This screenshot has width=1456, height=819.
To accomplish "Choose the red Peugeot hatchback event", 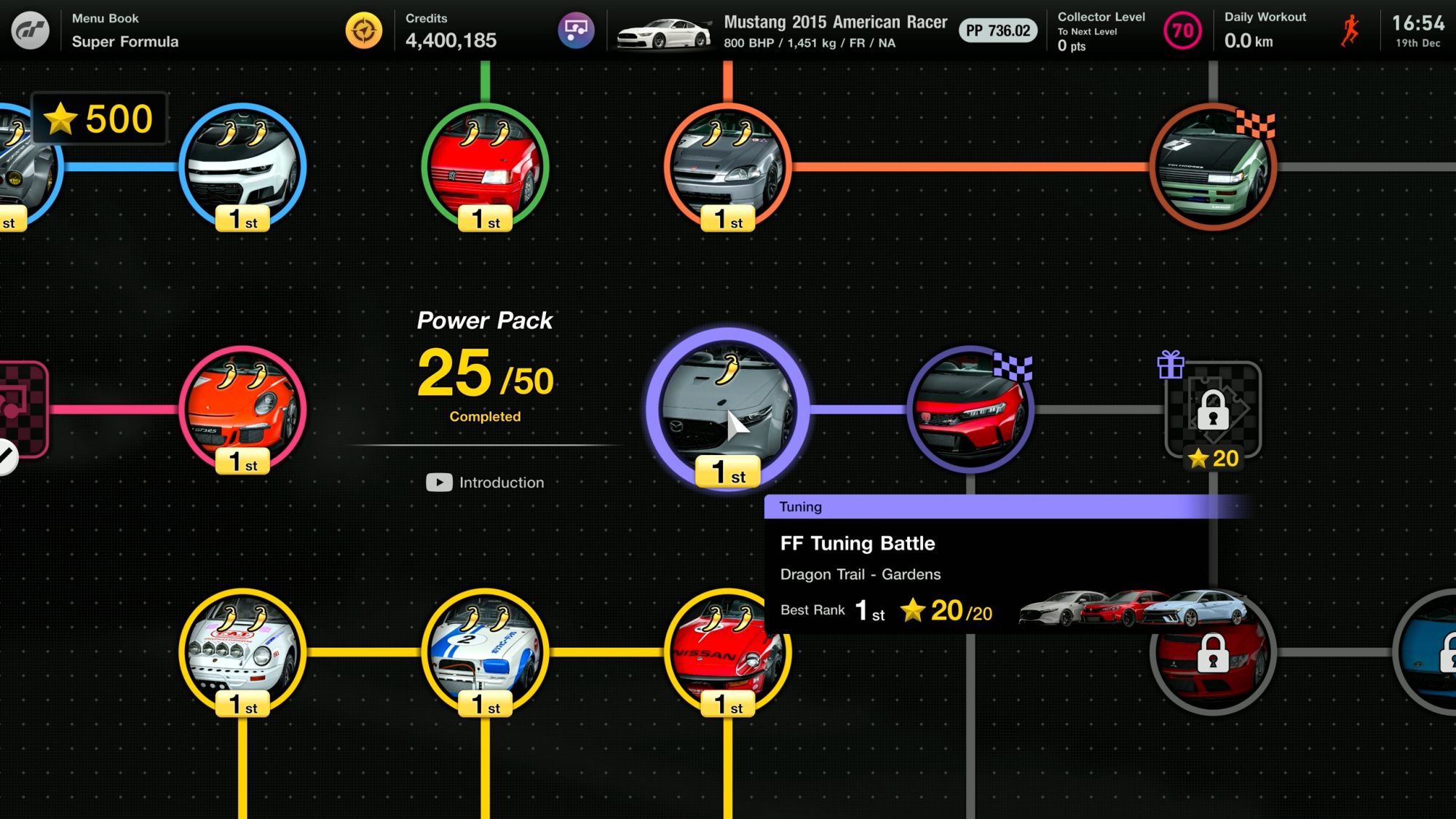I will (x=485, y=167).
